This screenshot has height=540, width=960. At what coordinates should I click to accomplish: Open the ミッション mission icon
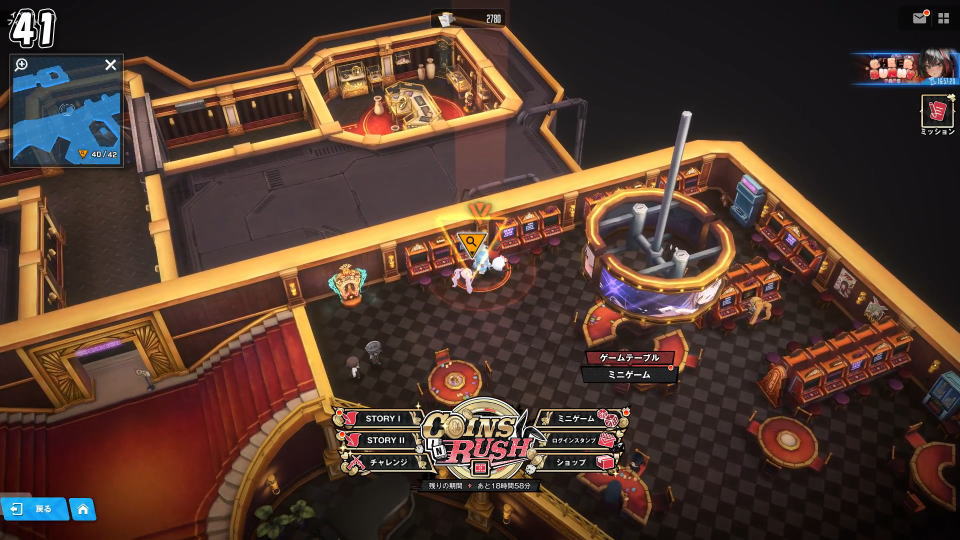pos(937,112)
